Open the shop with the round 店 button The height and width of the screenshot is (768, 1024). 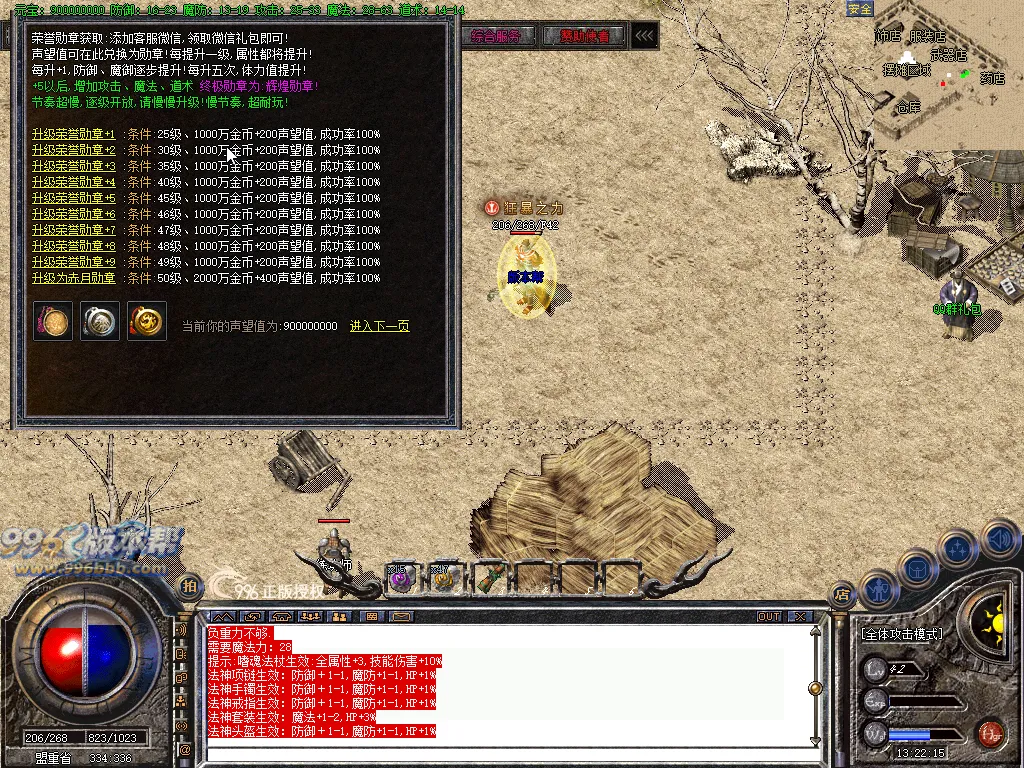tap(842, 593)
